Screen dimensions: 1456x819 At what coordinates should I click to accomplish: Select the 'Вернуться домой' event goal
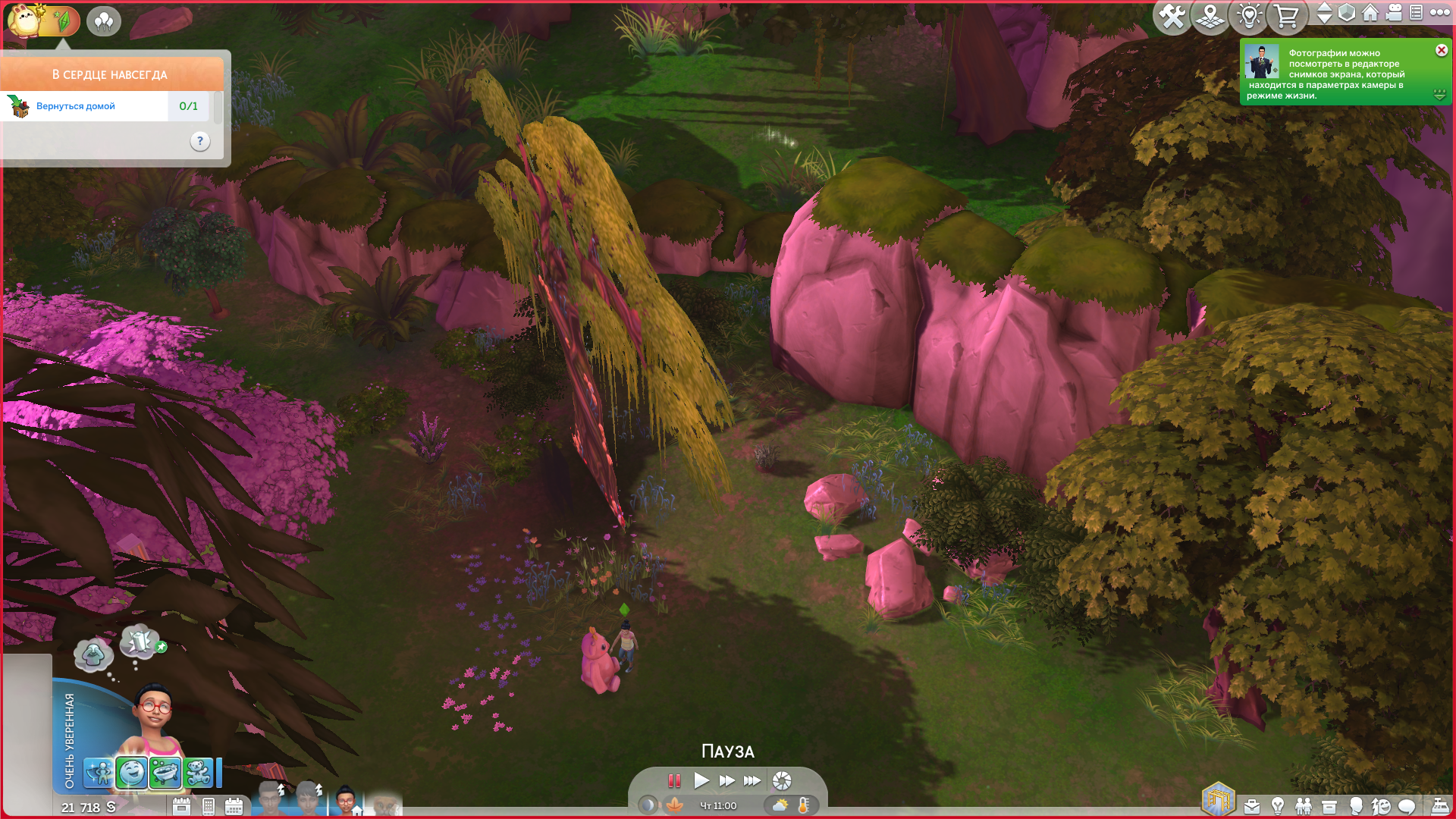76,106
